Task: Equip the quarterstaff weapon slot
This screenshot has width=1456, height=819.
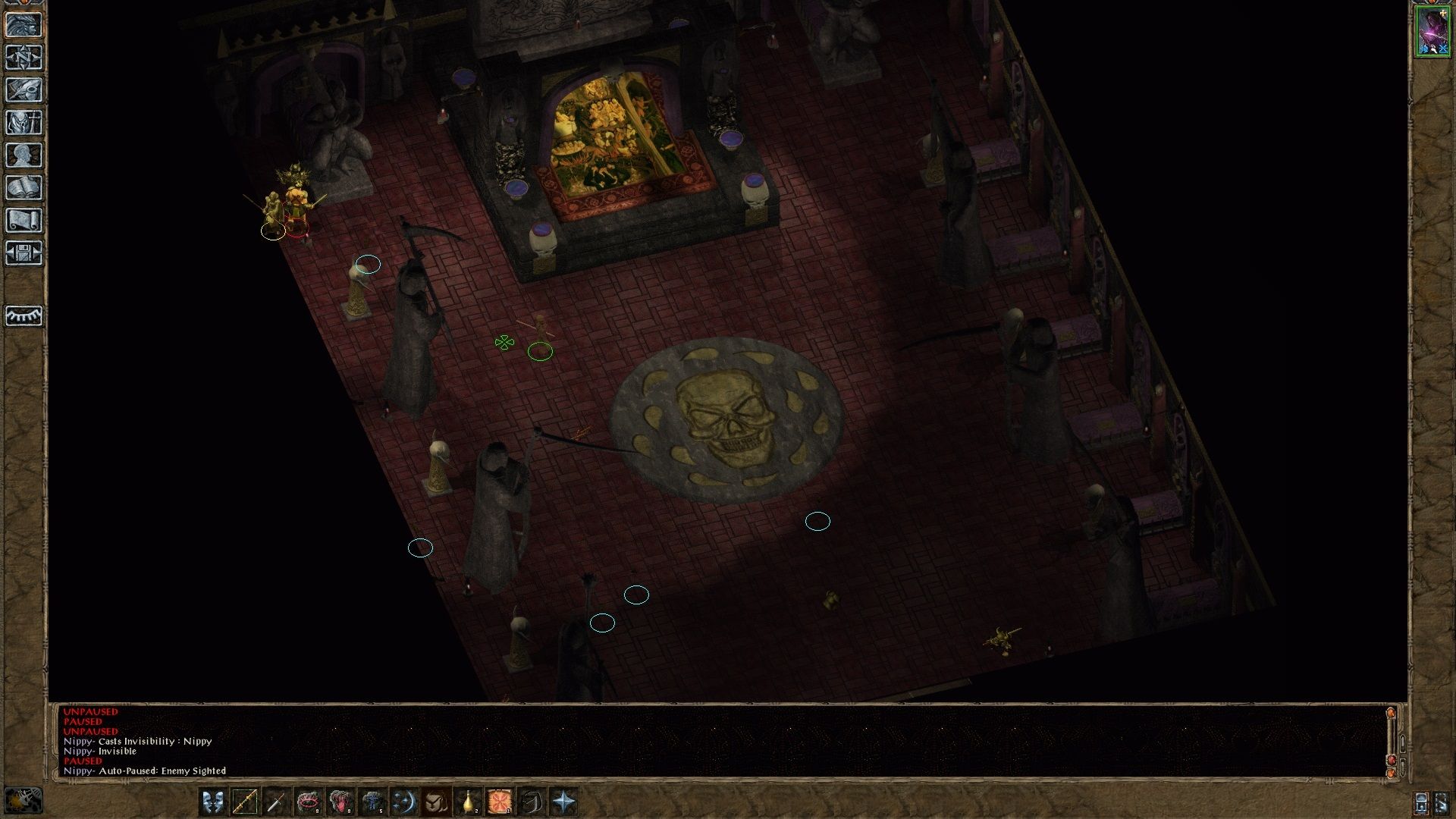Action: pyautogui.click(x=245, y=802)
